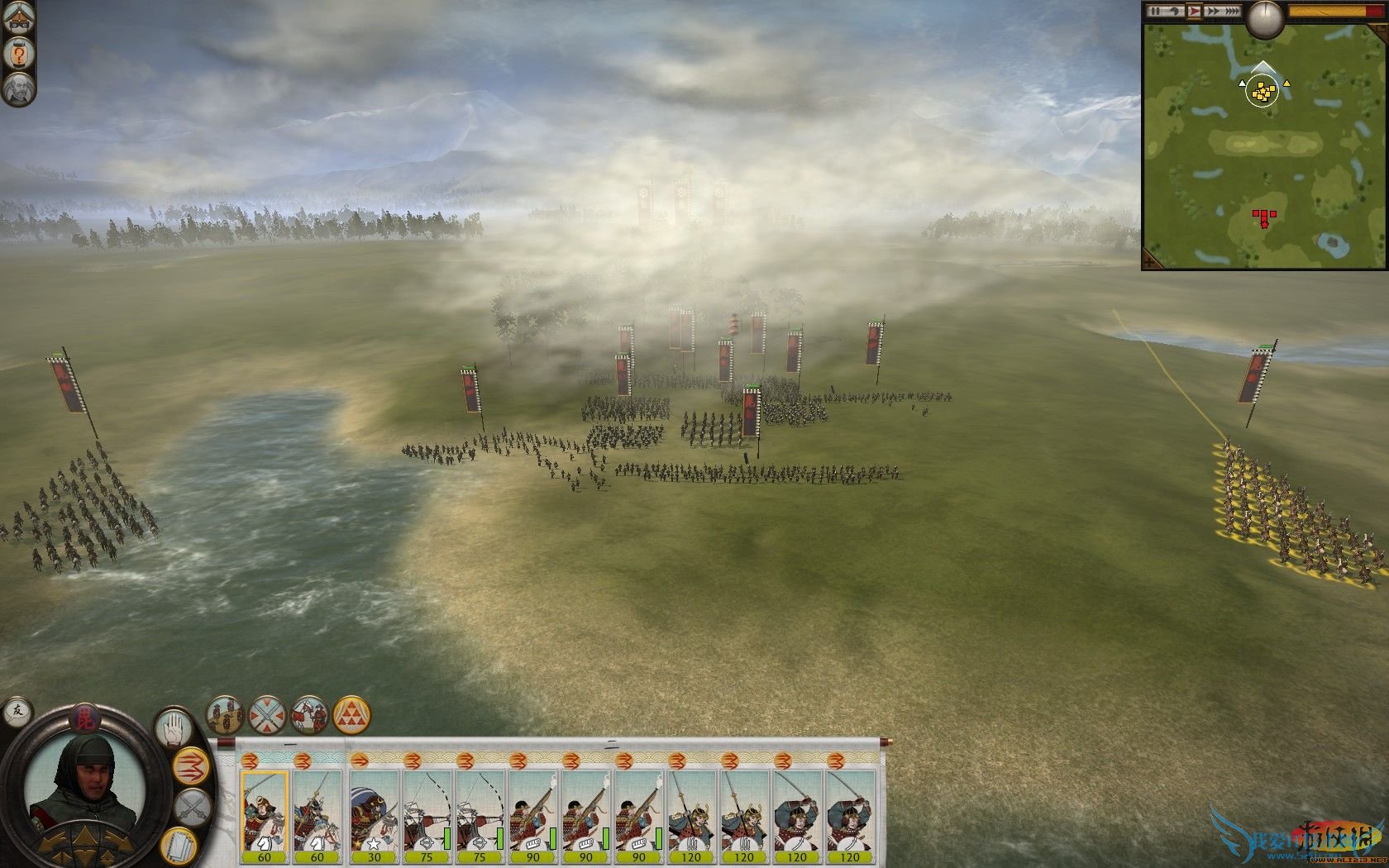Halt units with the open hand button
Viewport: 1389px width, 868px height.
coord(173,727)
